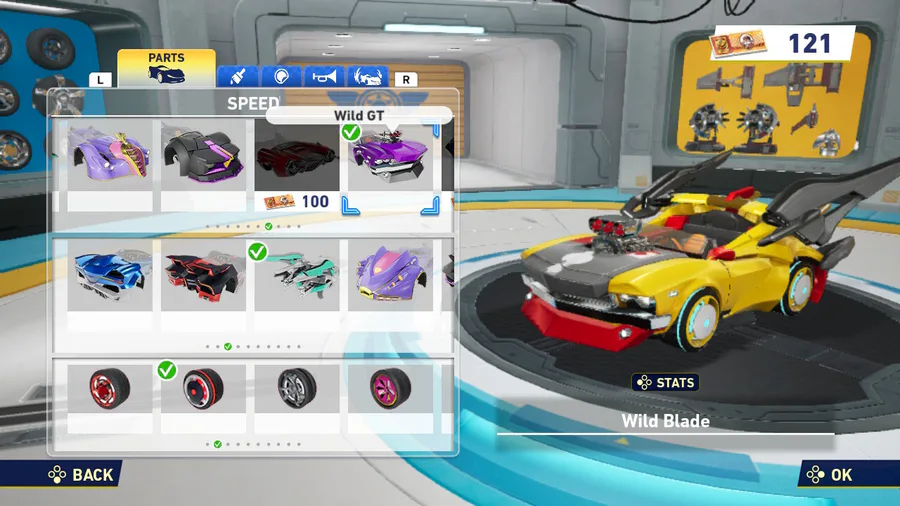Choose the locked dark red car costing 100
The width and height of the screenshot is (900, 506).
coord(297,158)
